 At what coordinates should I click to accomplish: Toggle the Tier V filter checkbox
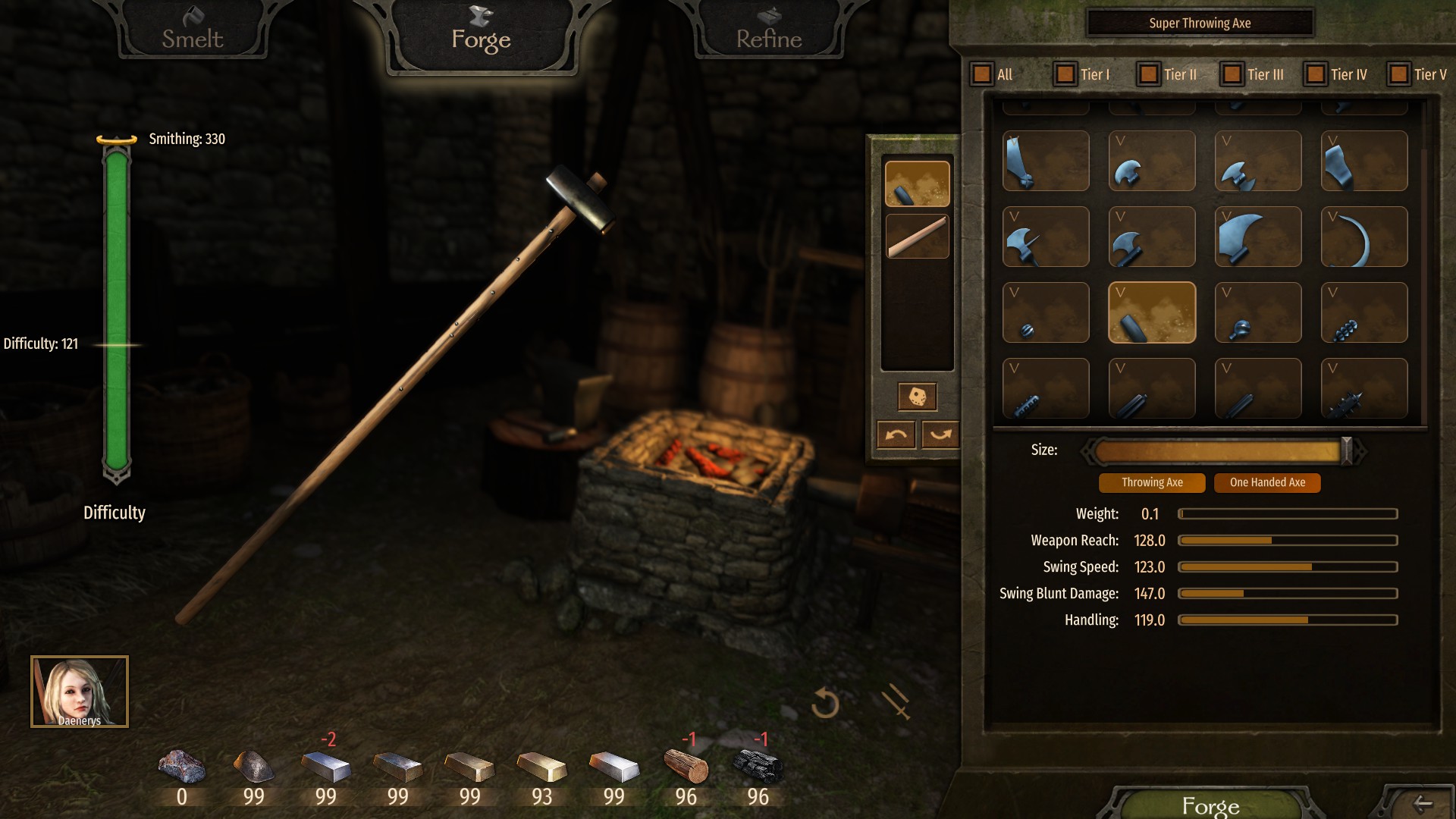(x=1399, y=74)
